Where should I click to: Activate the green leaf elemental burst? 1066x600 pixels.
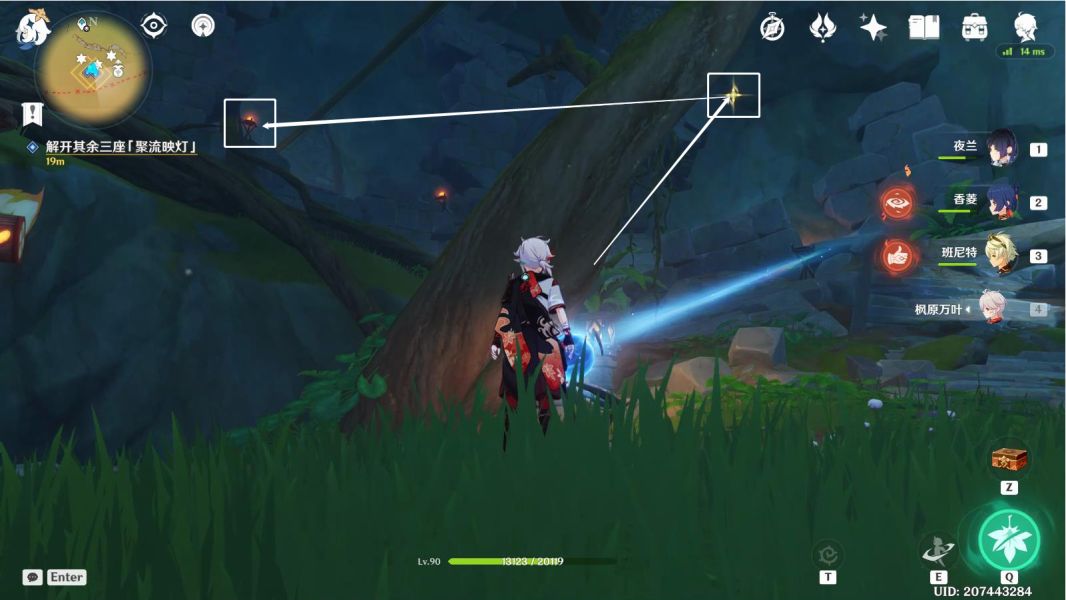[1008, 539]
